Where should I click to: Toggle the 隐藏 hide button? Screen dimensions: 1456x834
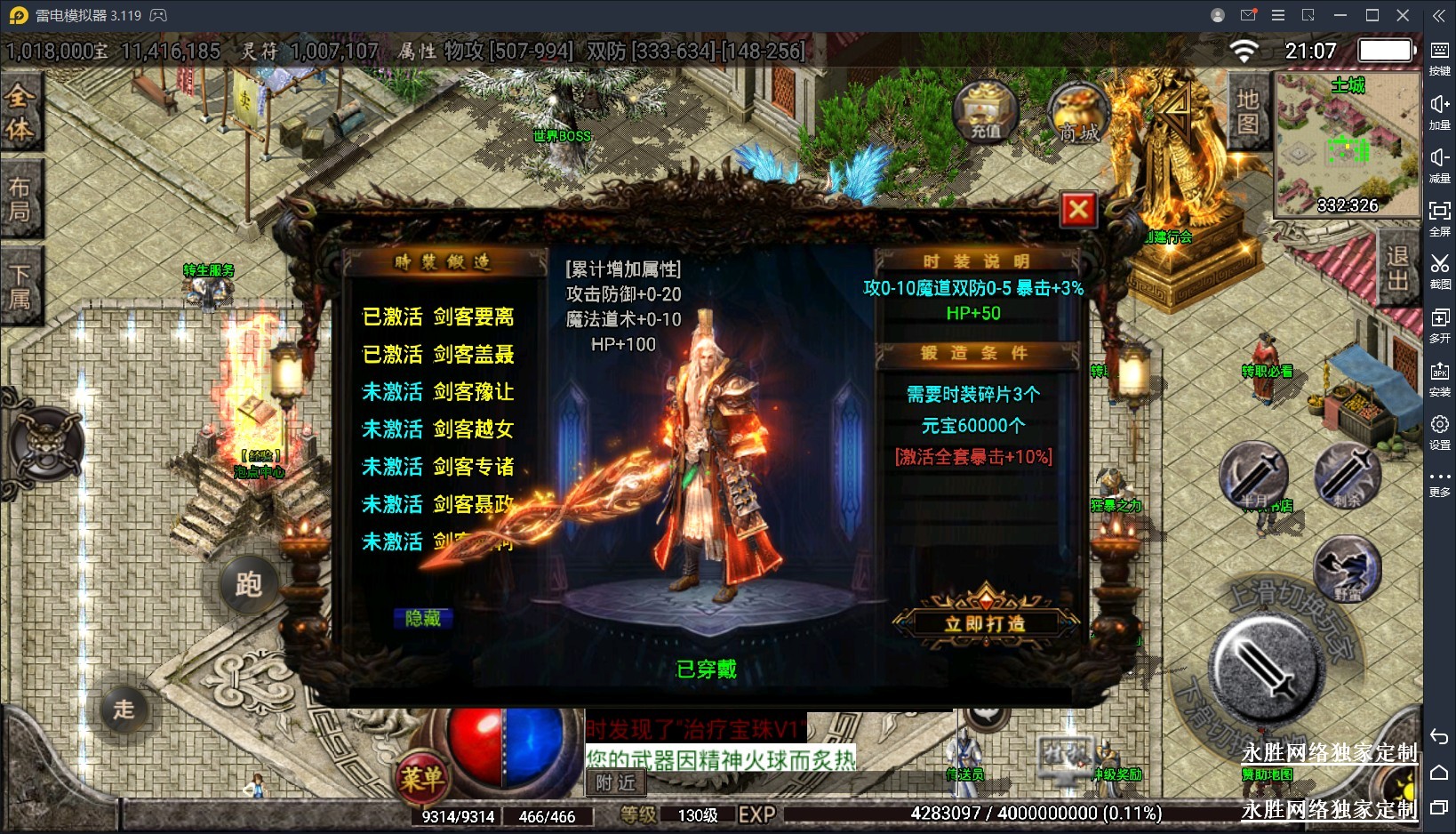point(423,618)
